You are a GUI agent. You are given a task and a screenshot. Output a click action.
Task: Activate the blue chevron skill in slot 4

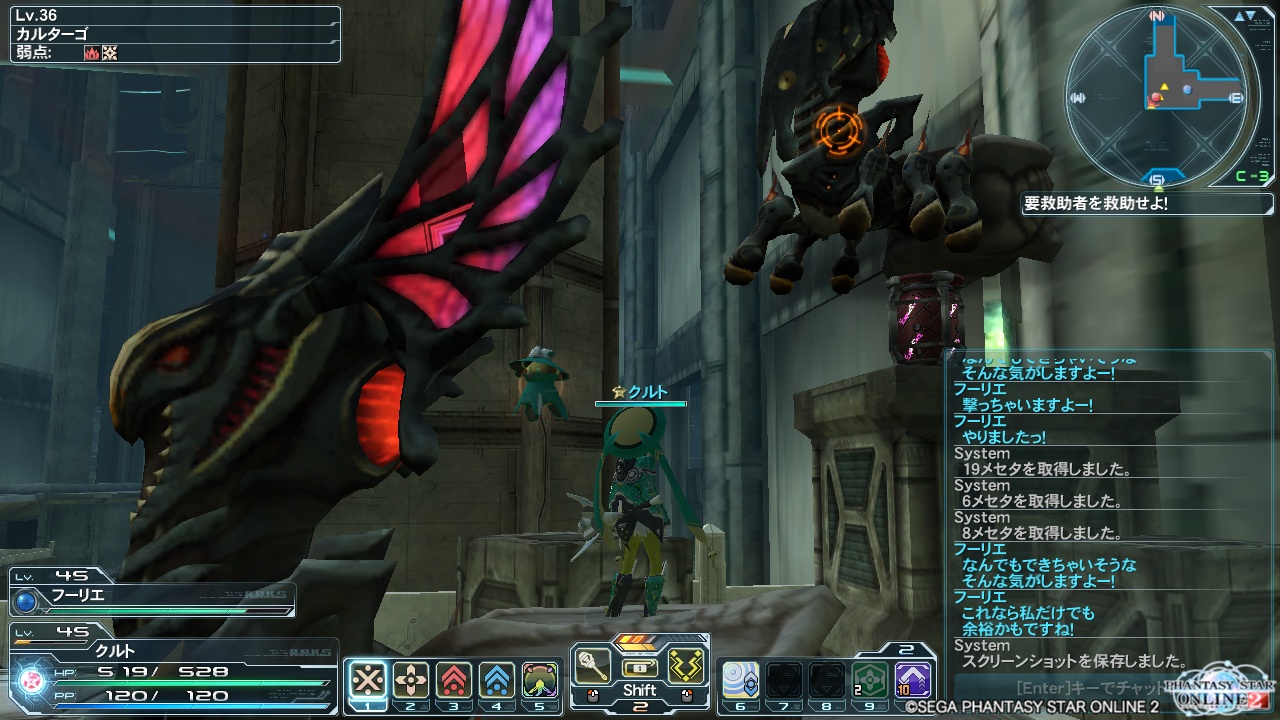tap(497, 679)
